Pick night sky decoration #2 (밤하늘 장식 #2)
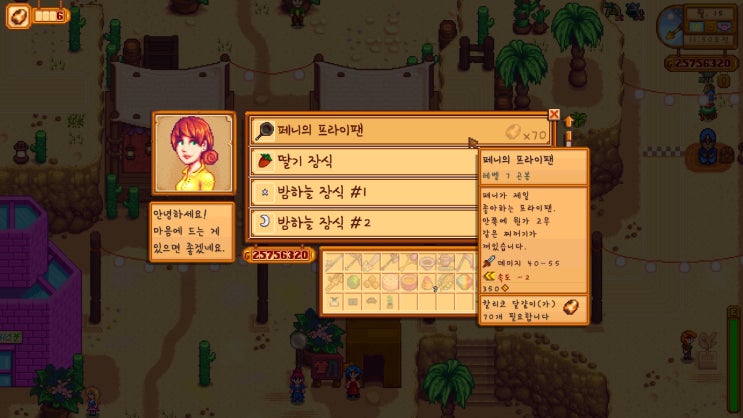This screenshot has height=418, width=743. (362, 221)
